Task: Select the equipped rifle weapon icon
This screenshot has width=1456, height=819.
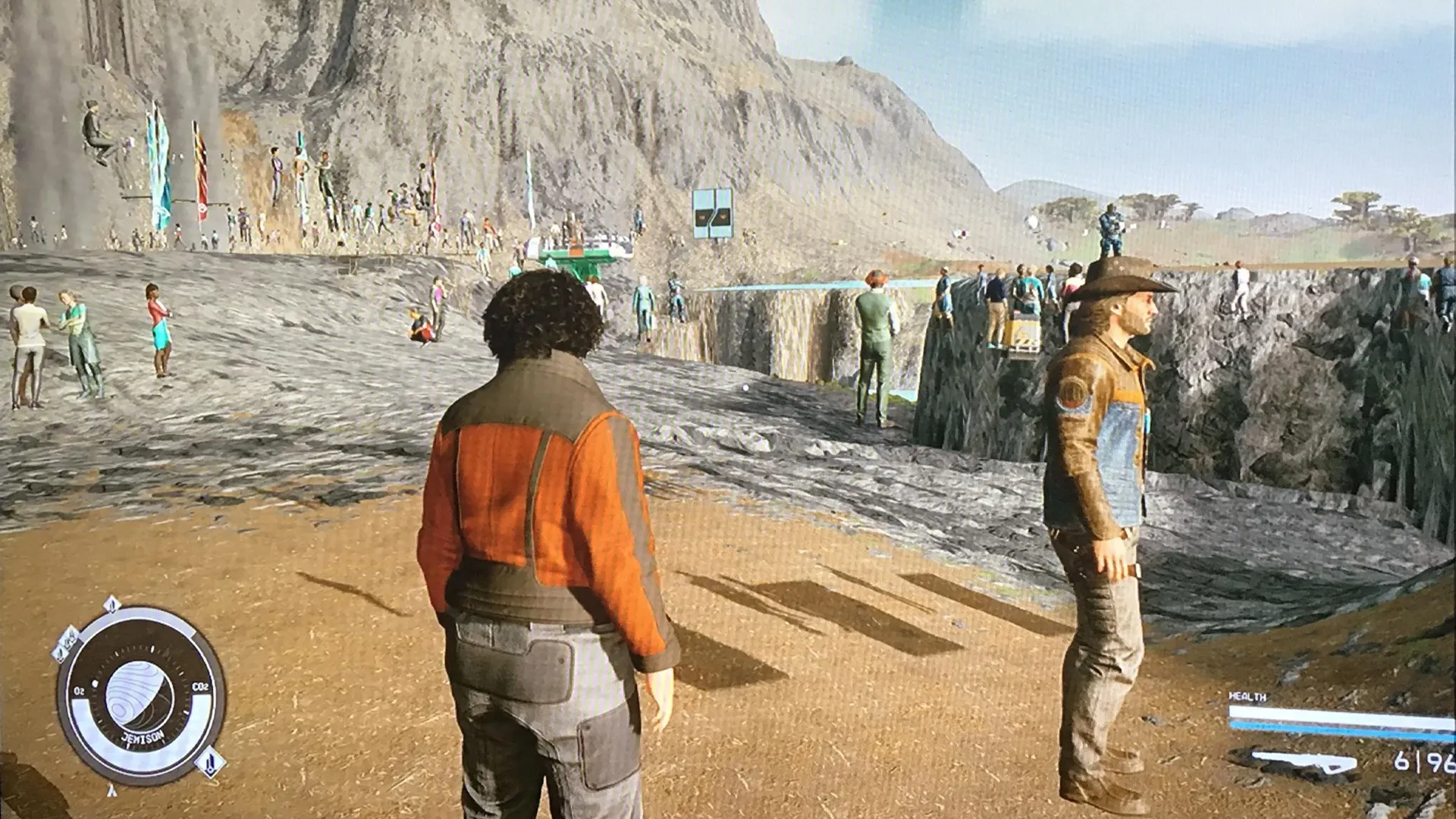Action: pos(1304,761)
